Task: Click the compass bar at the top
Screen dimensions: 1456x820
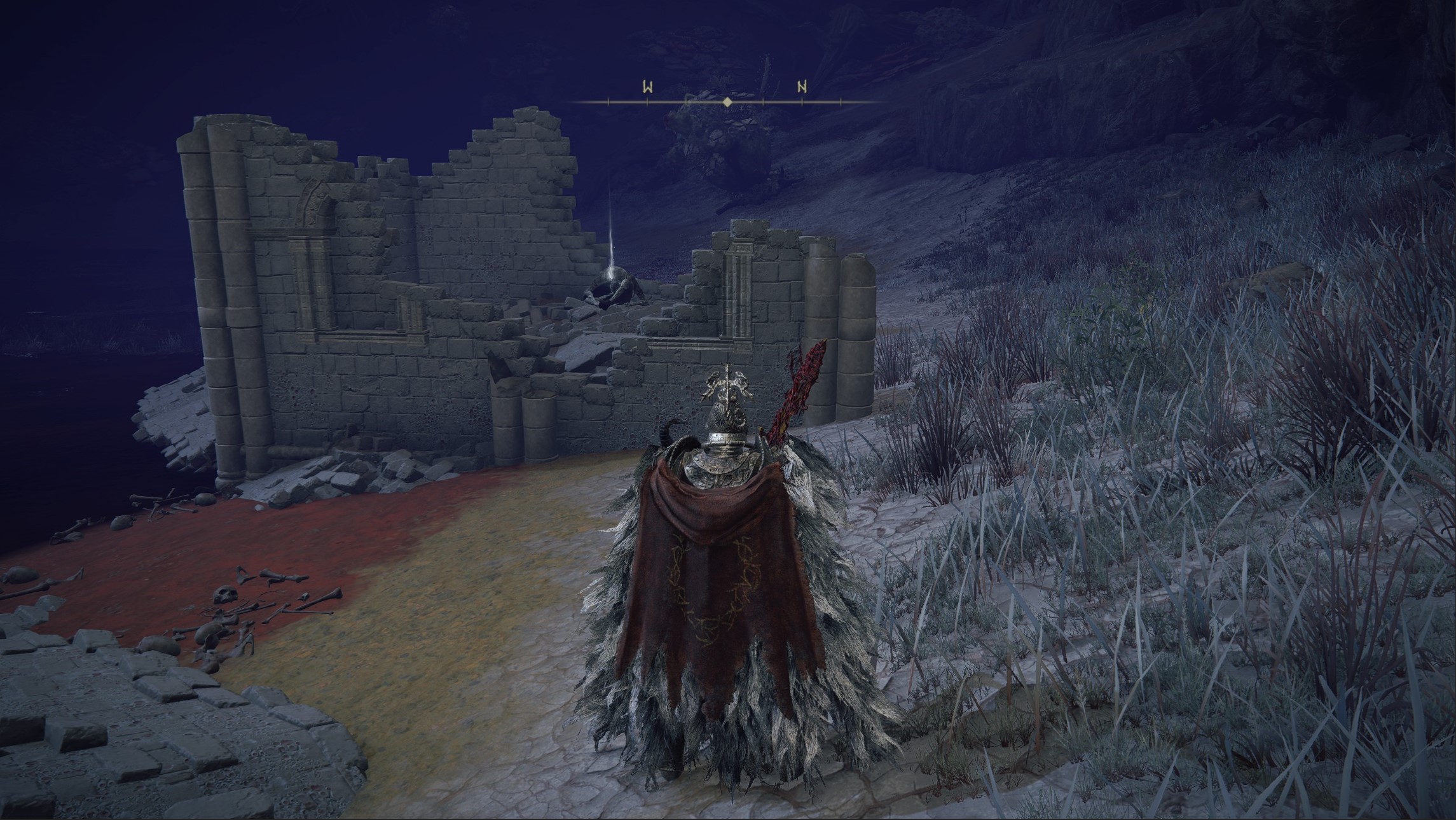Action: click(x=726, y=102)
